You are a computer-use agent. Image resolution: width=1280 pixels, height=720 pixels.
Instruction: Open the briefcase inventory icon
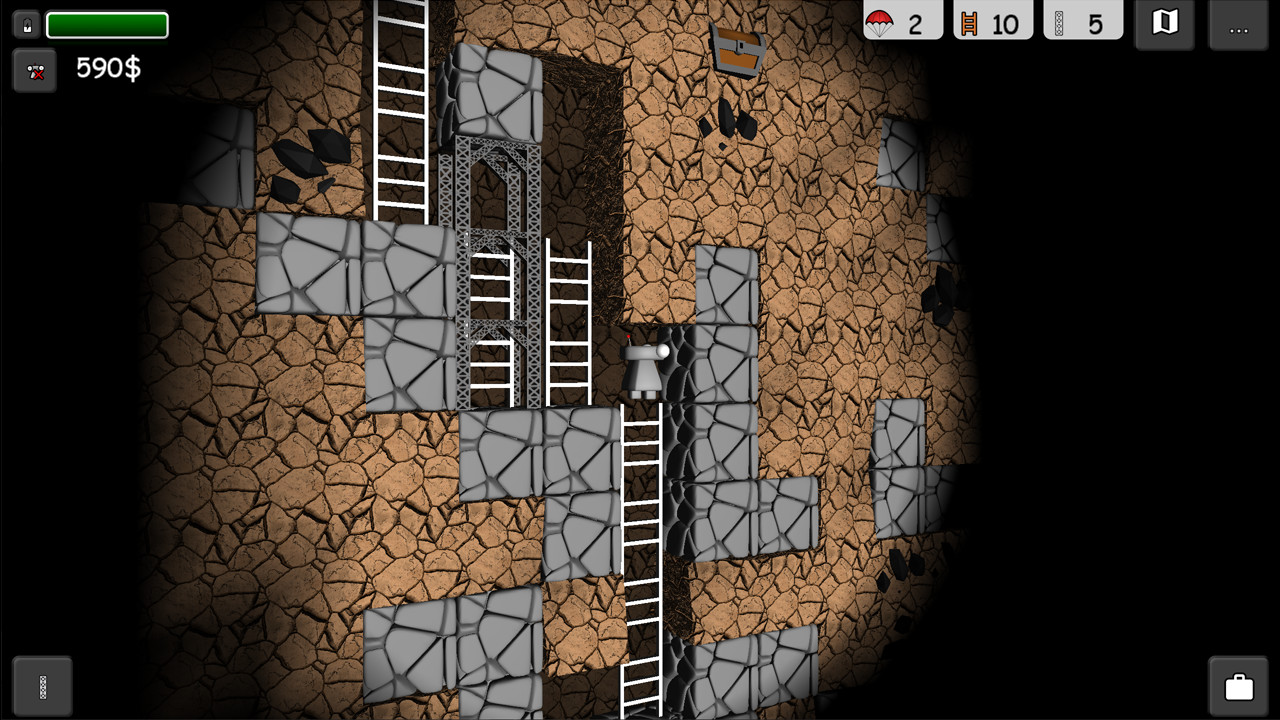(1238, 686)
